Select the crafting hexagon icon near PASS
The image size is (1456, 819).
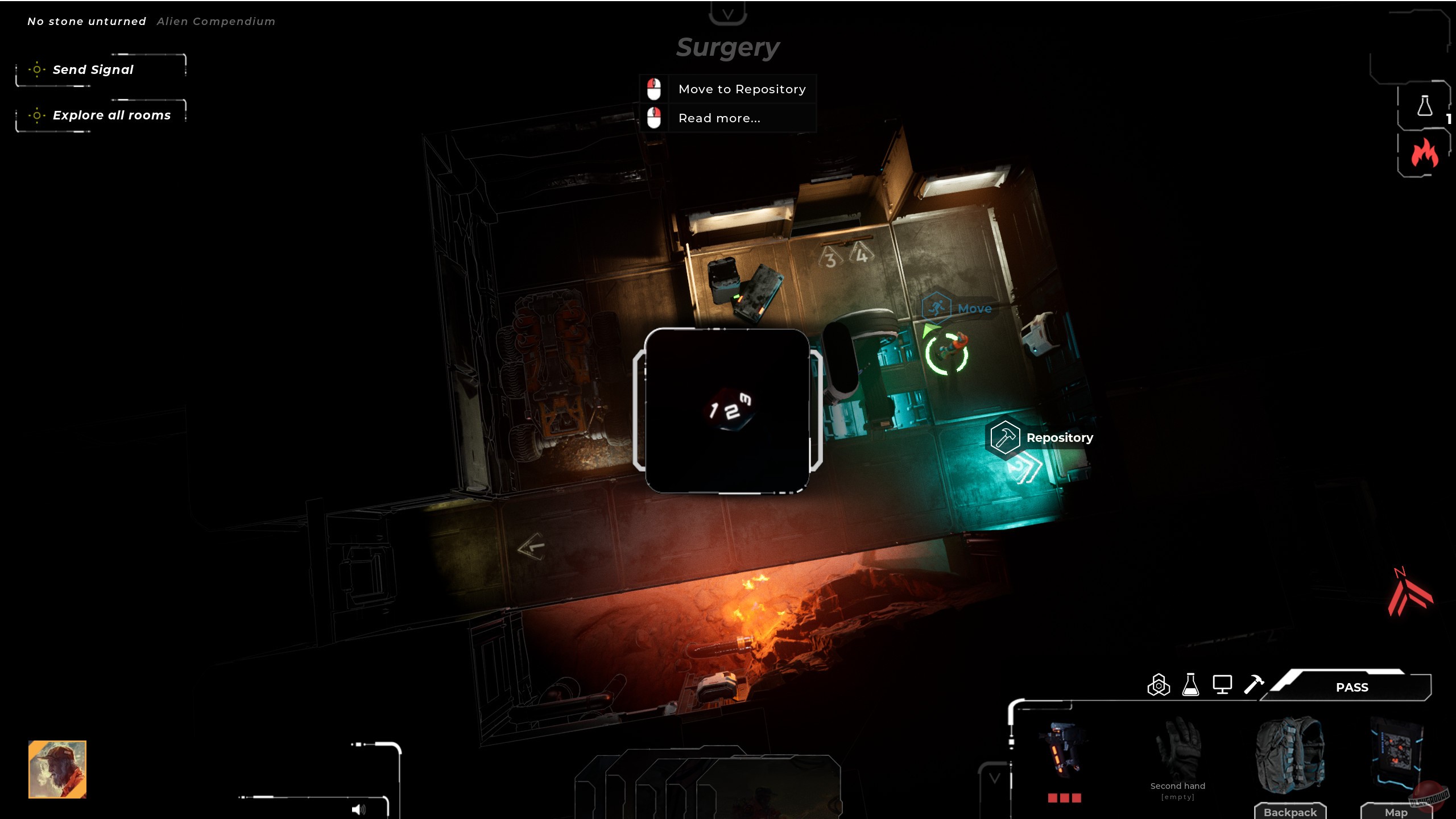(1158, 685)
